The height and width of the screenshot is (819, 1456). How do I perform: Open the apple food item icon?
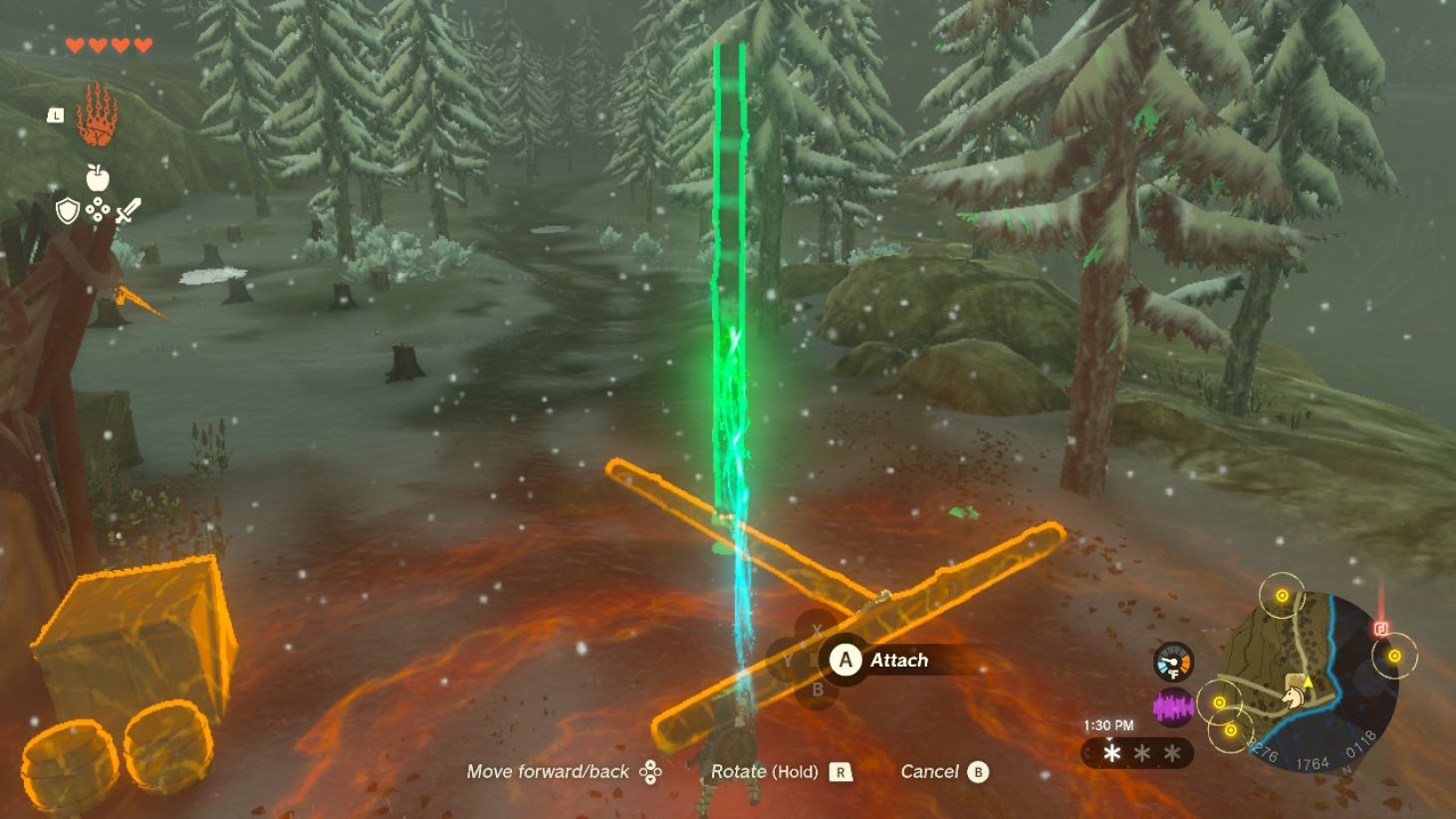coord(97,176)
